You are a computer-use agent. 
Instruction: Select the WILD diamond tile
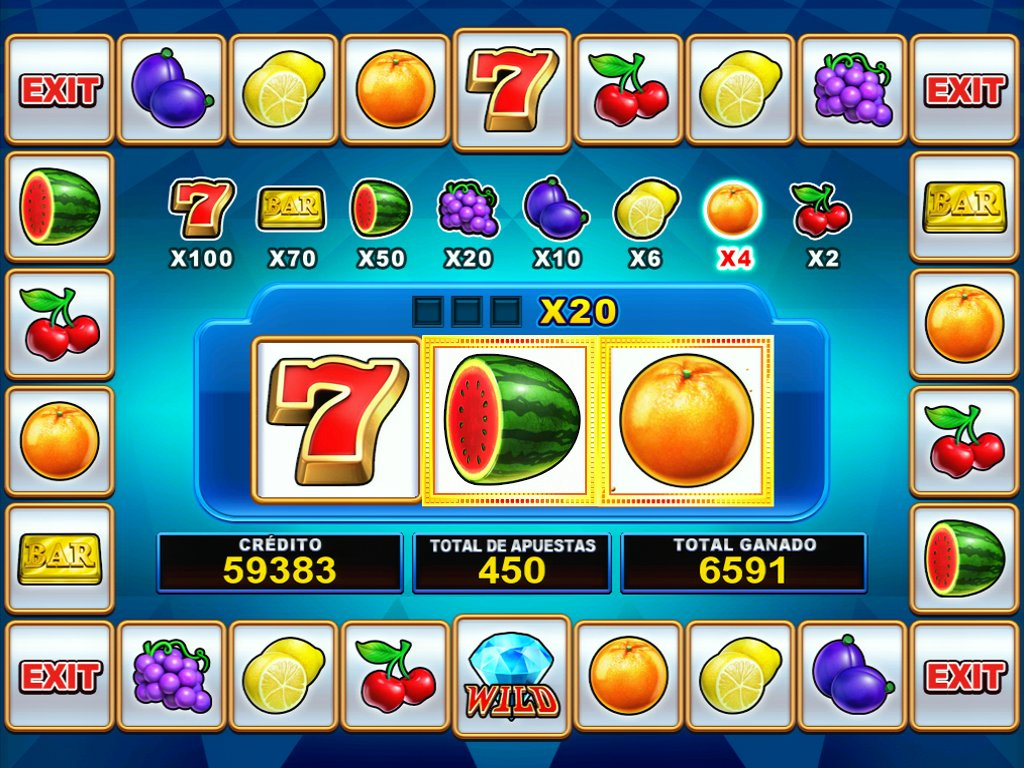coord(512,675)
